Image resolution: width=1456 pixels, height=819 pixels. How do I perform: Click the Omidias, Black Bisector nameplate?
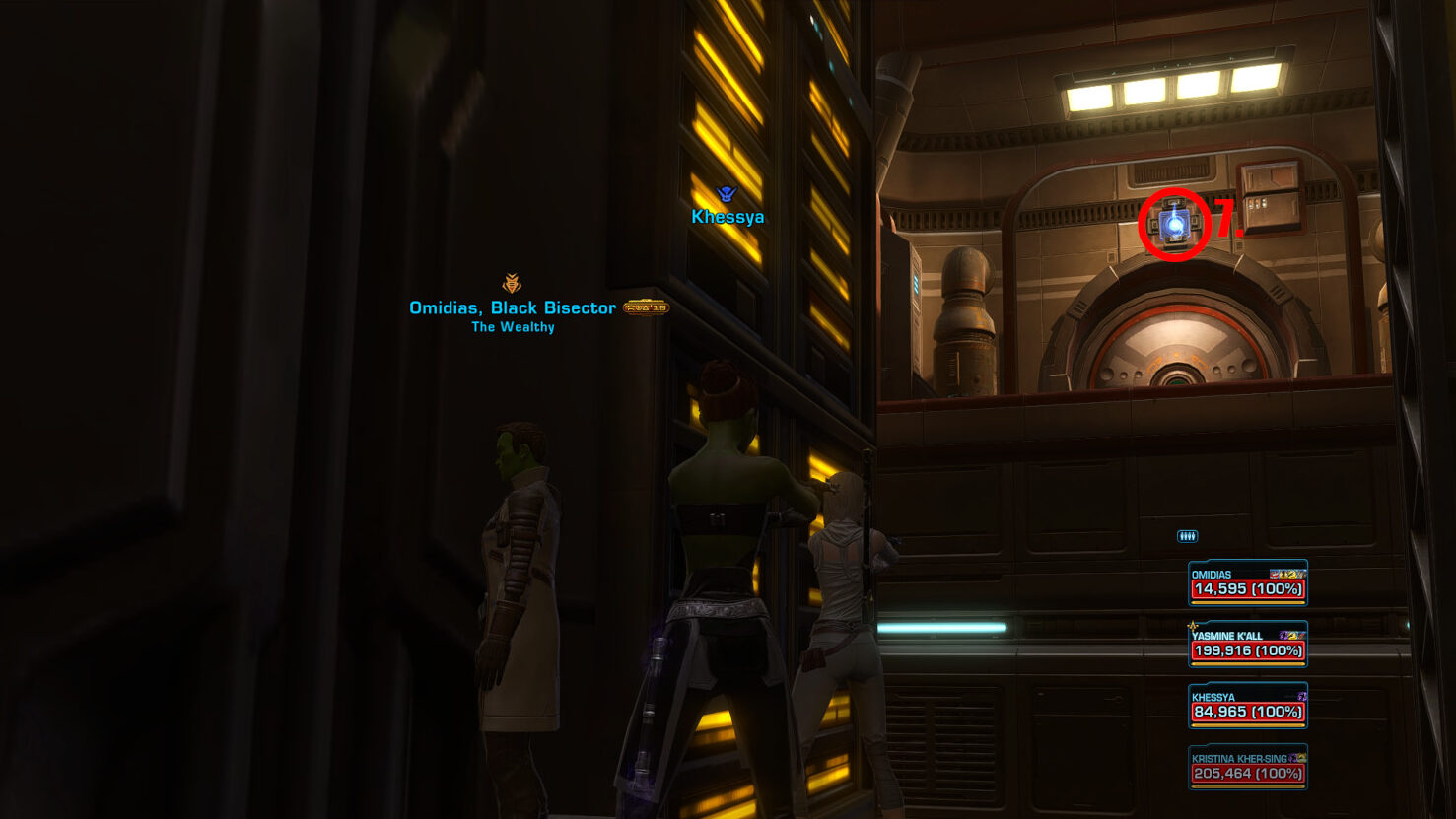click(x=513, y=308)
